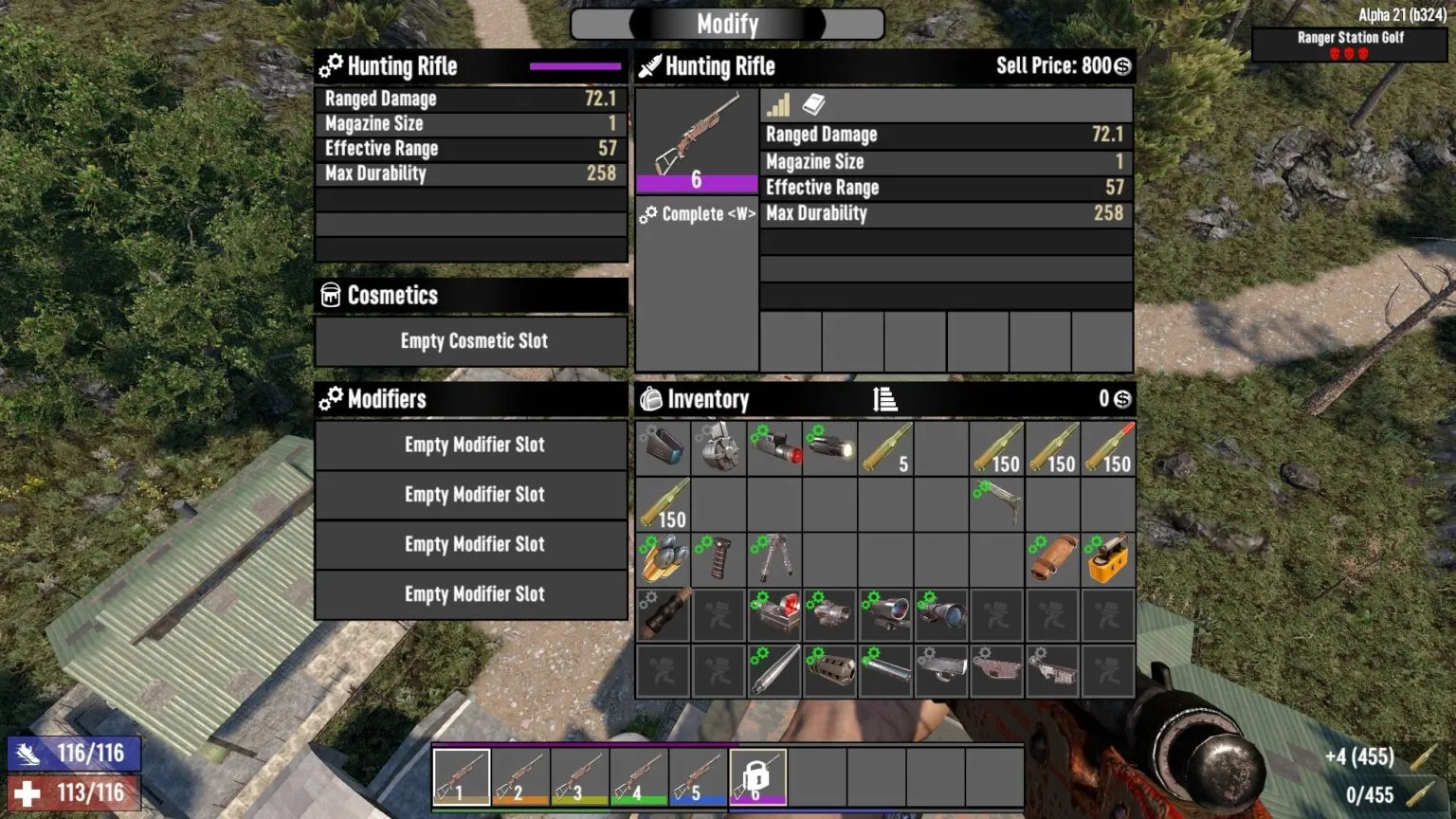This screenshot has width=1456, height=819.
Task: Open the backpack Inventory panel icon
Action: coord(650,399)
